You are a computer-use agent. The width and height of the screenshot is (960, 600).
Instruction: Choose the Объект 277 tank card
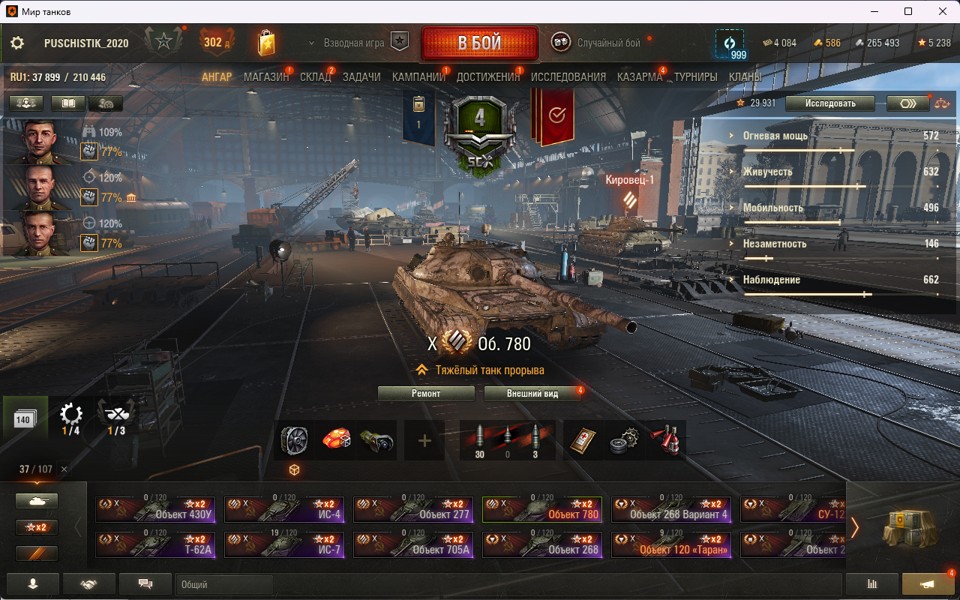click(x=413, y=510)
